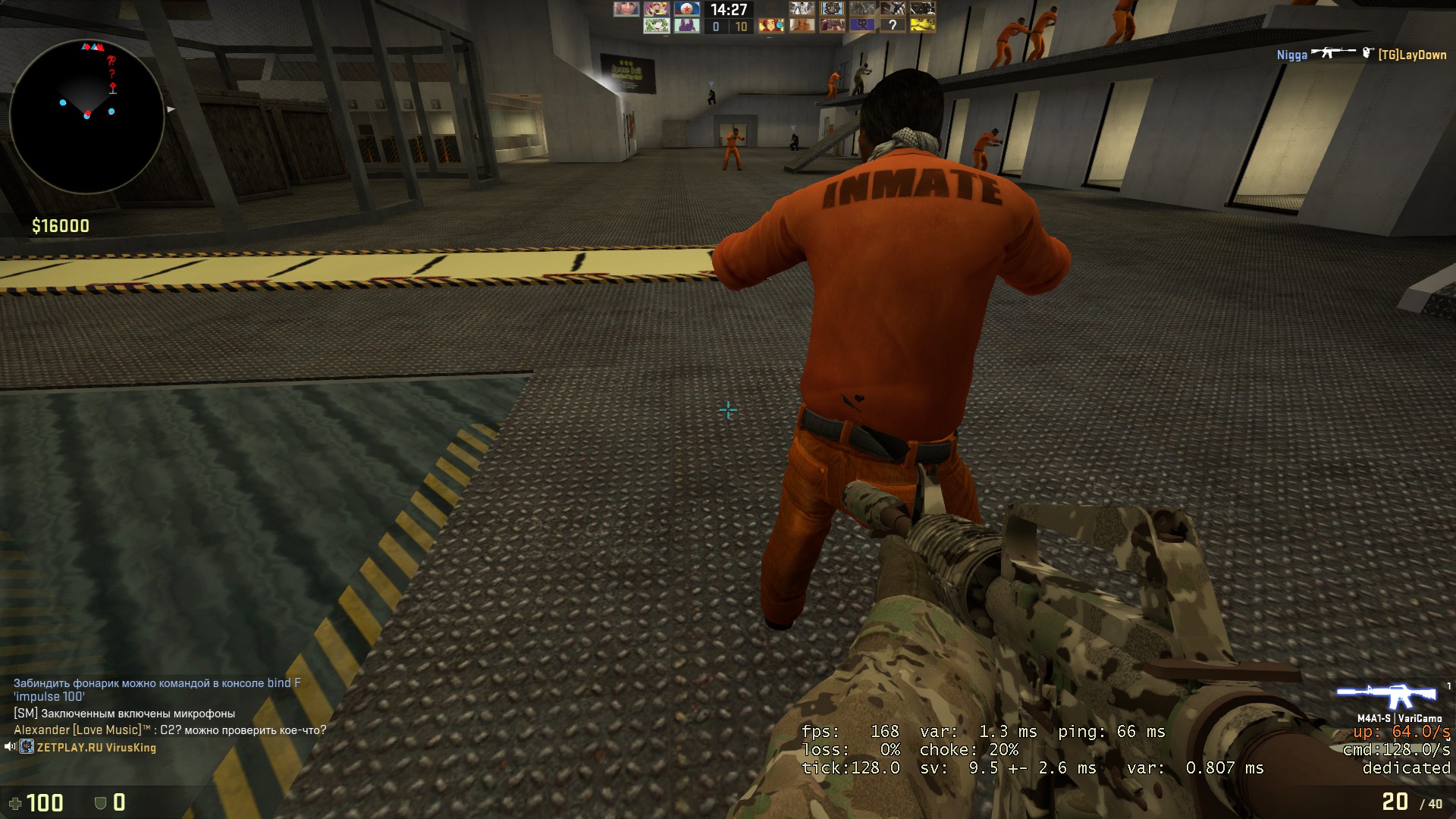Viewport: 1456px width, 819px height.
Task: Select Alexander [Love Music] chat message
Action: pos(170,730)
